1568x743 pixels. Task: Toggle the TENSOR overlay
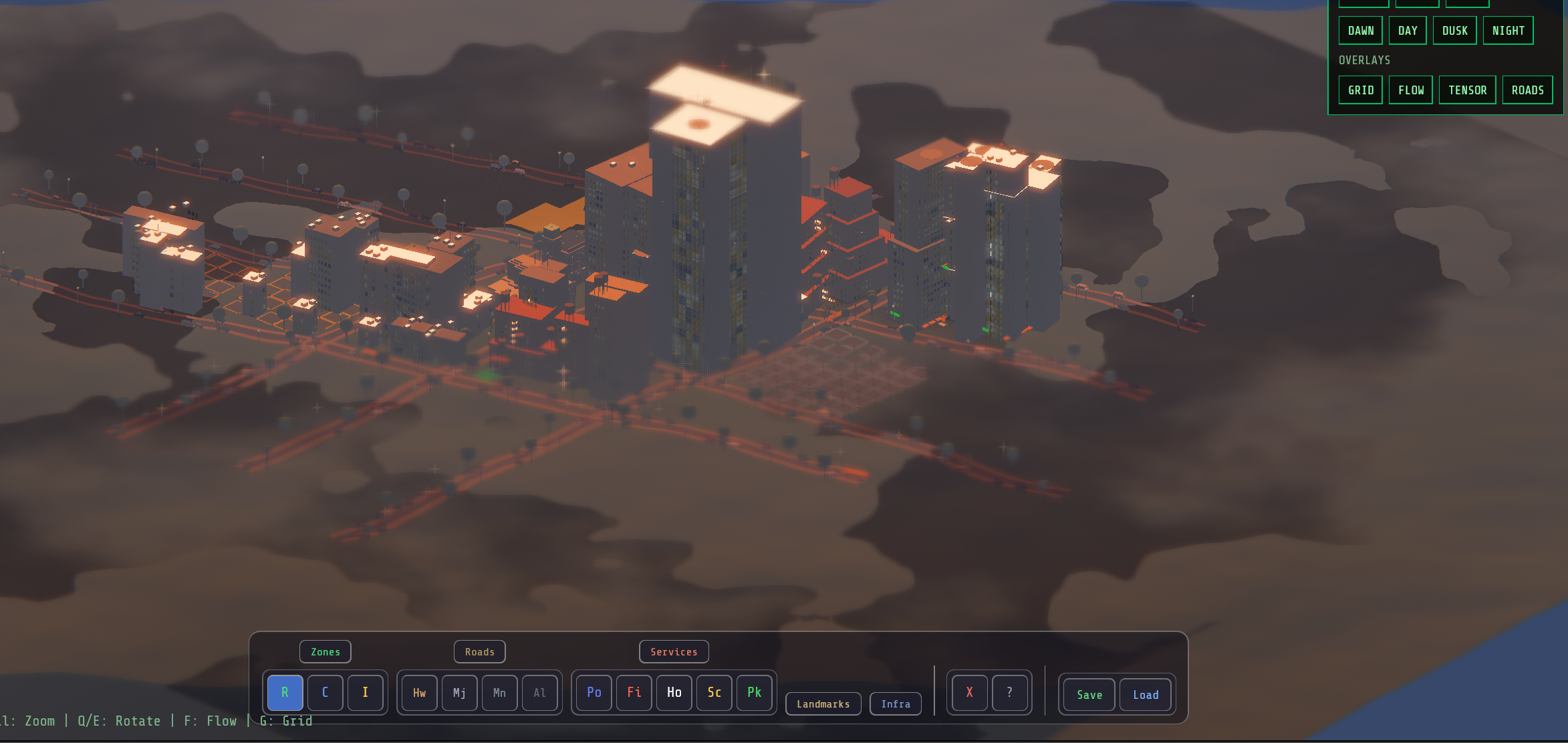1467,90
